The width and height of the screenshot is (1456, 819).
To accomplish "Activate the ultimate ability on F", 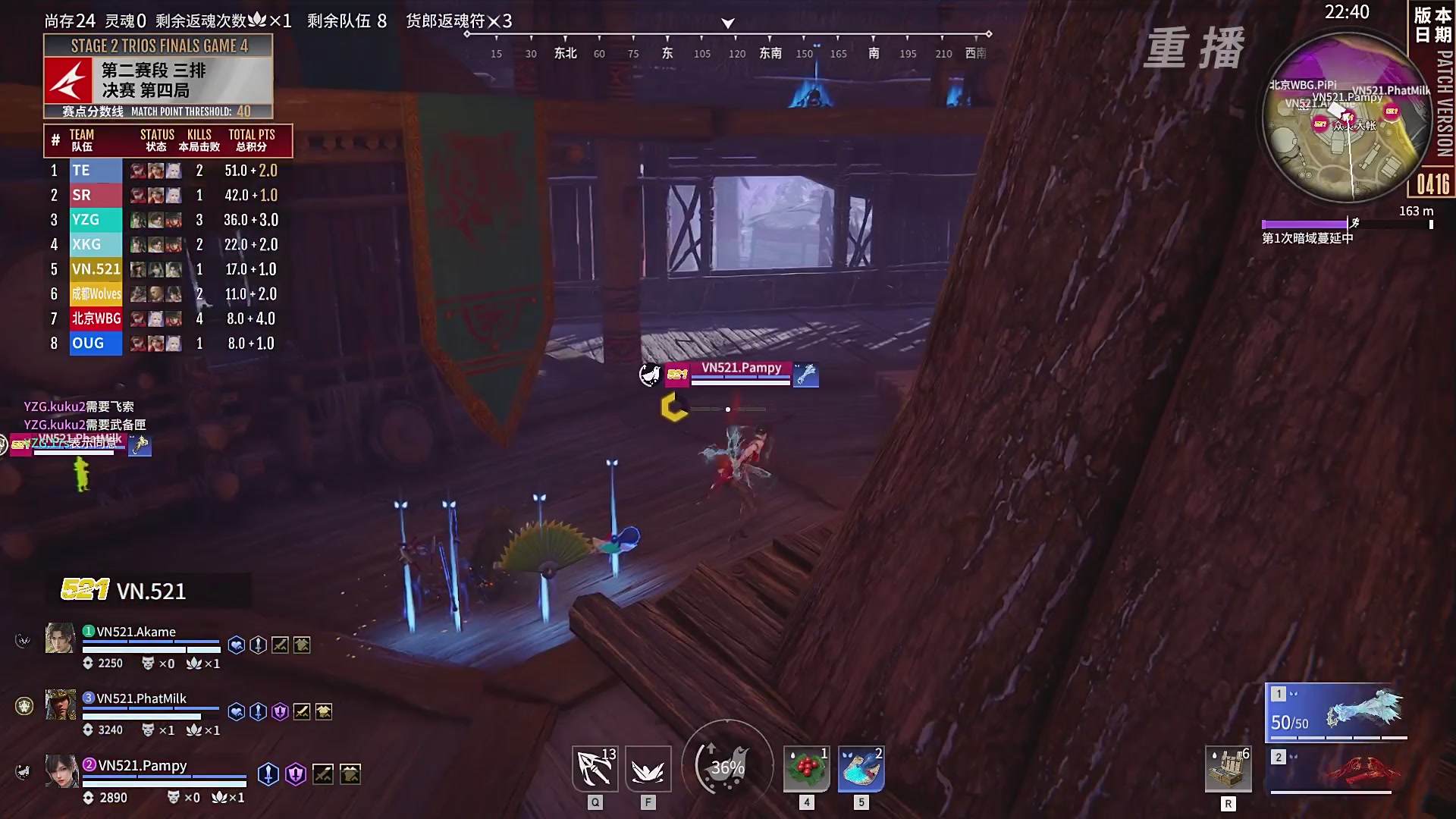I will point(647,768).
